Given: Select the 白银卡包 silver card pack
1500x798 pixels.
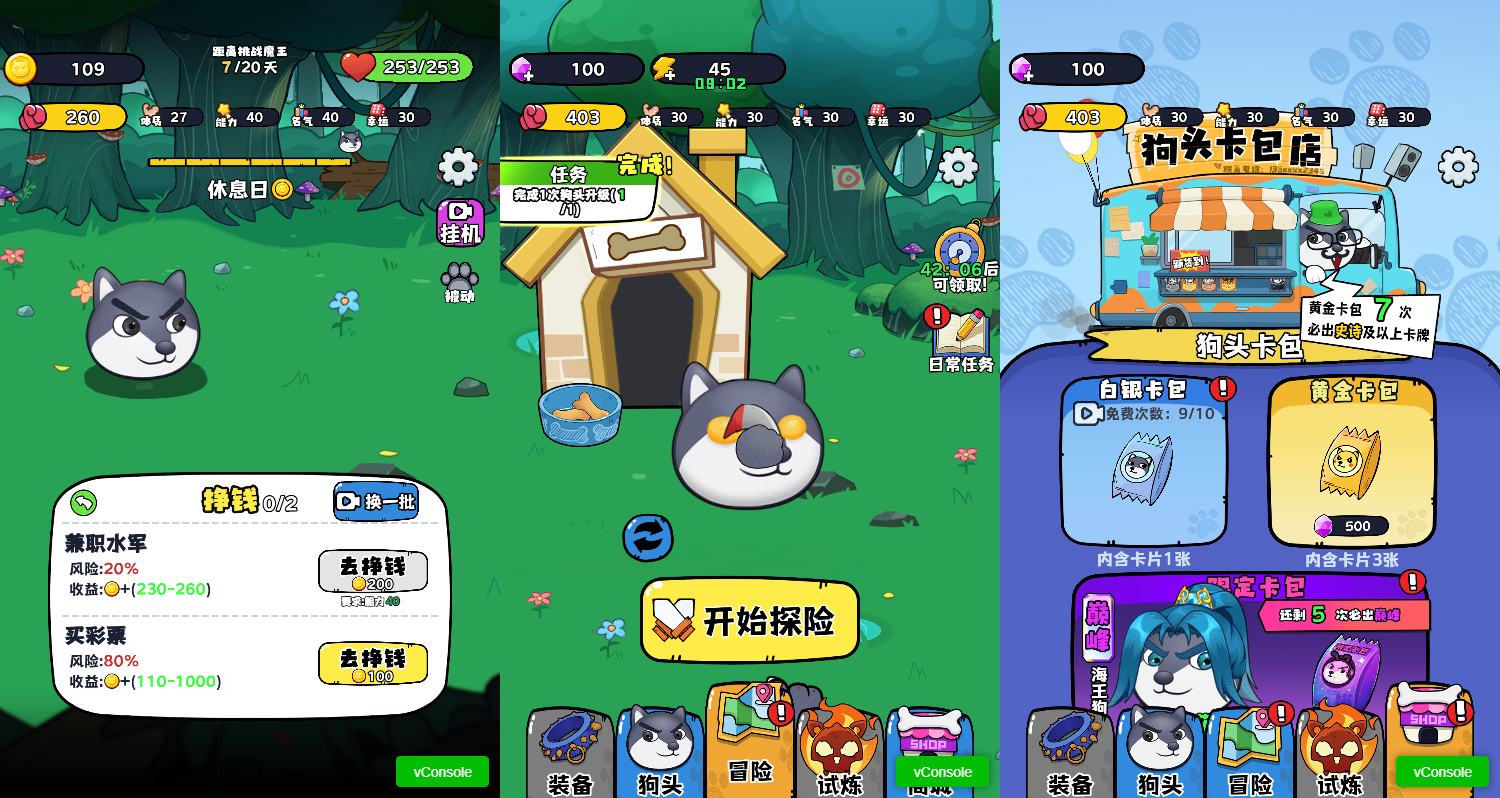Looking at the screenshot, I should (x=1144, y=460).
